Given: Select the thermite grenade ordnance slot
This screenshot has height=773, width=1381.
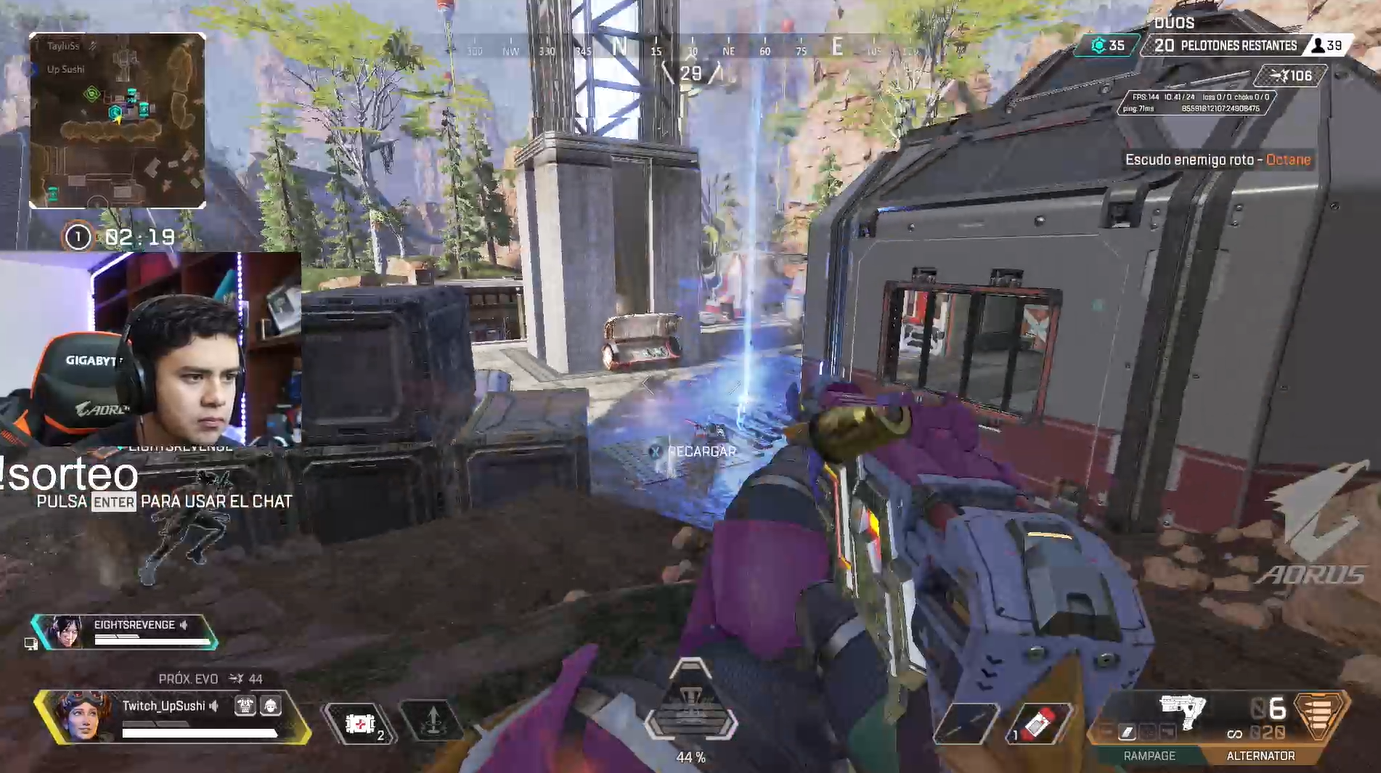Looking at the screenshot, I should [1039, 724].
